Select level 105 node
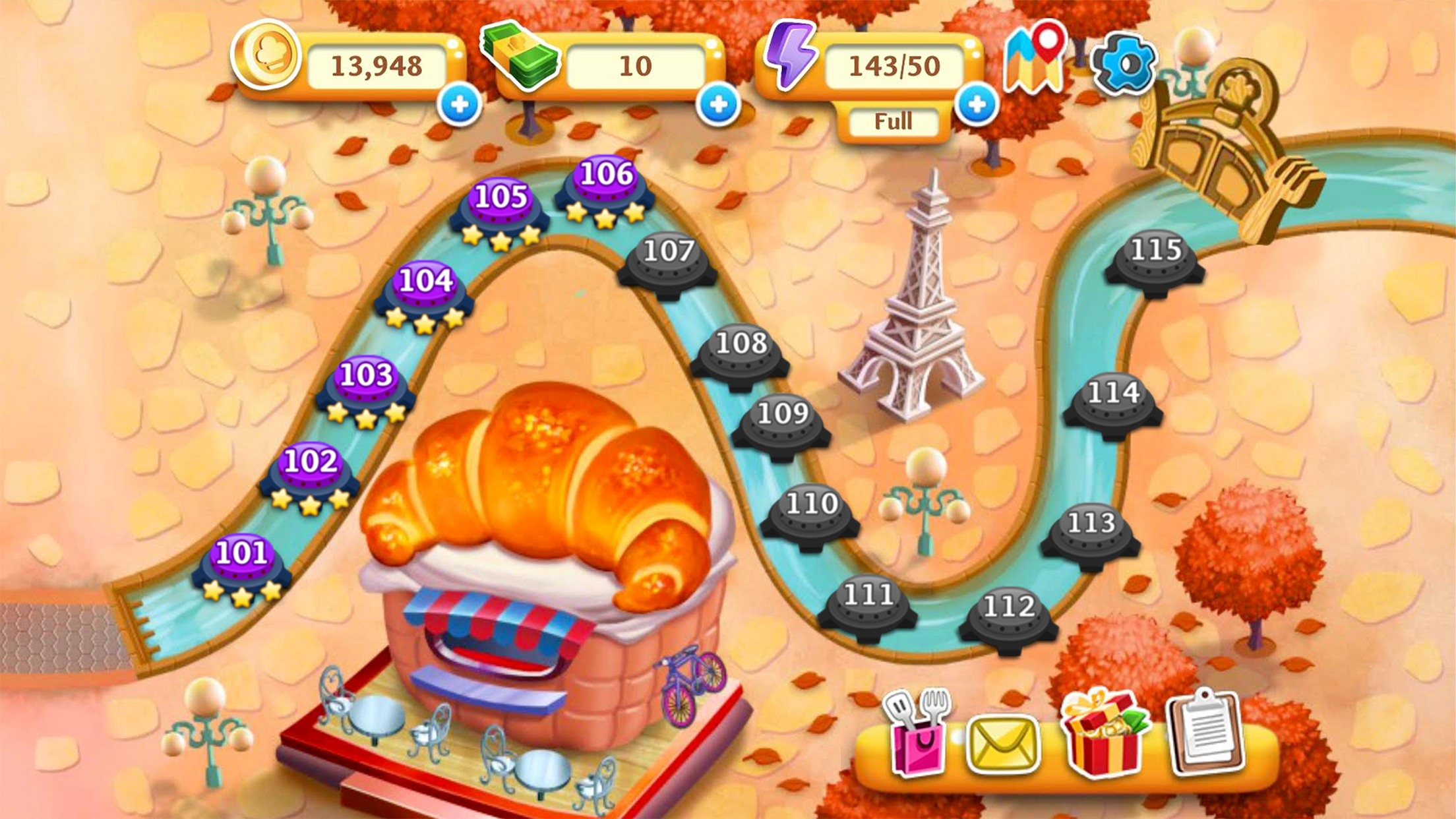 point(501,206)
